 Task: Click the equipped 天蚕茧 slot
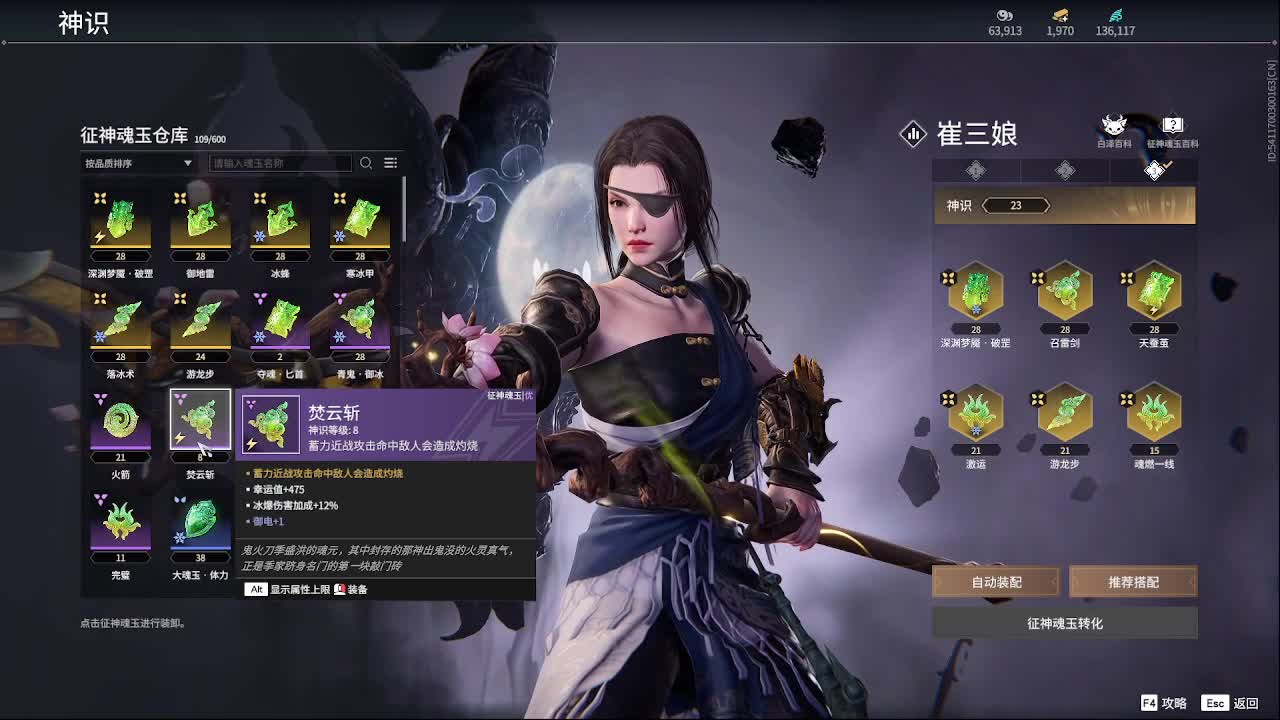point(1154,291)
